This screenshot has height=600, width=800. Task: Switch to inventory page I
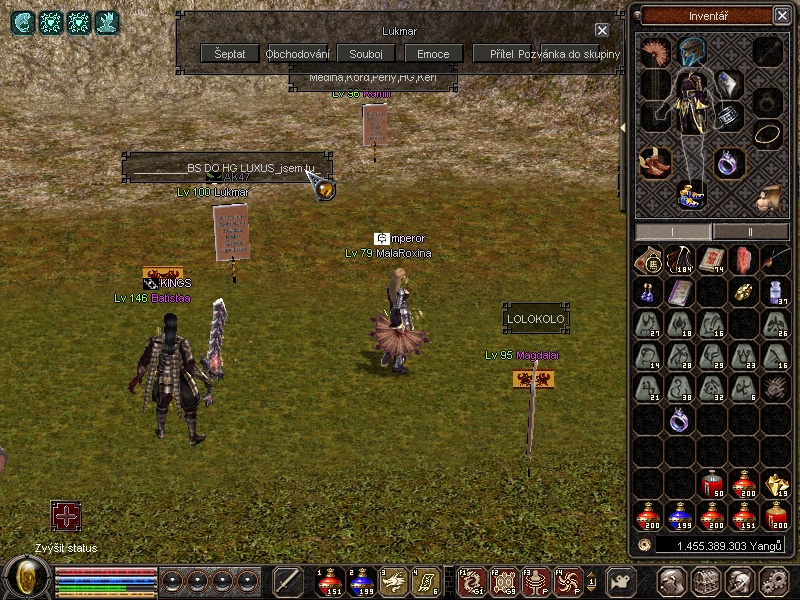[673, 231]
